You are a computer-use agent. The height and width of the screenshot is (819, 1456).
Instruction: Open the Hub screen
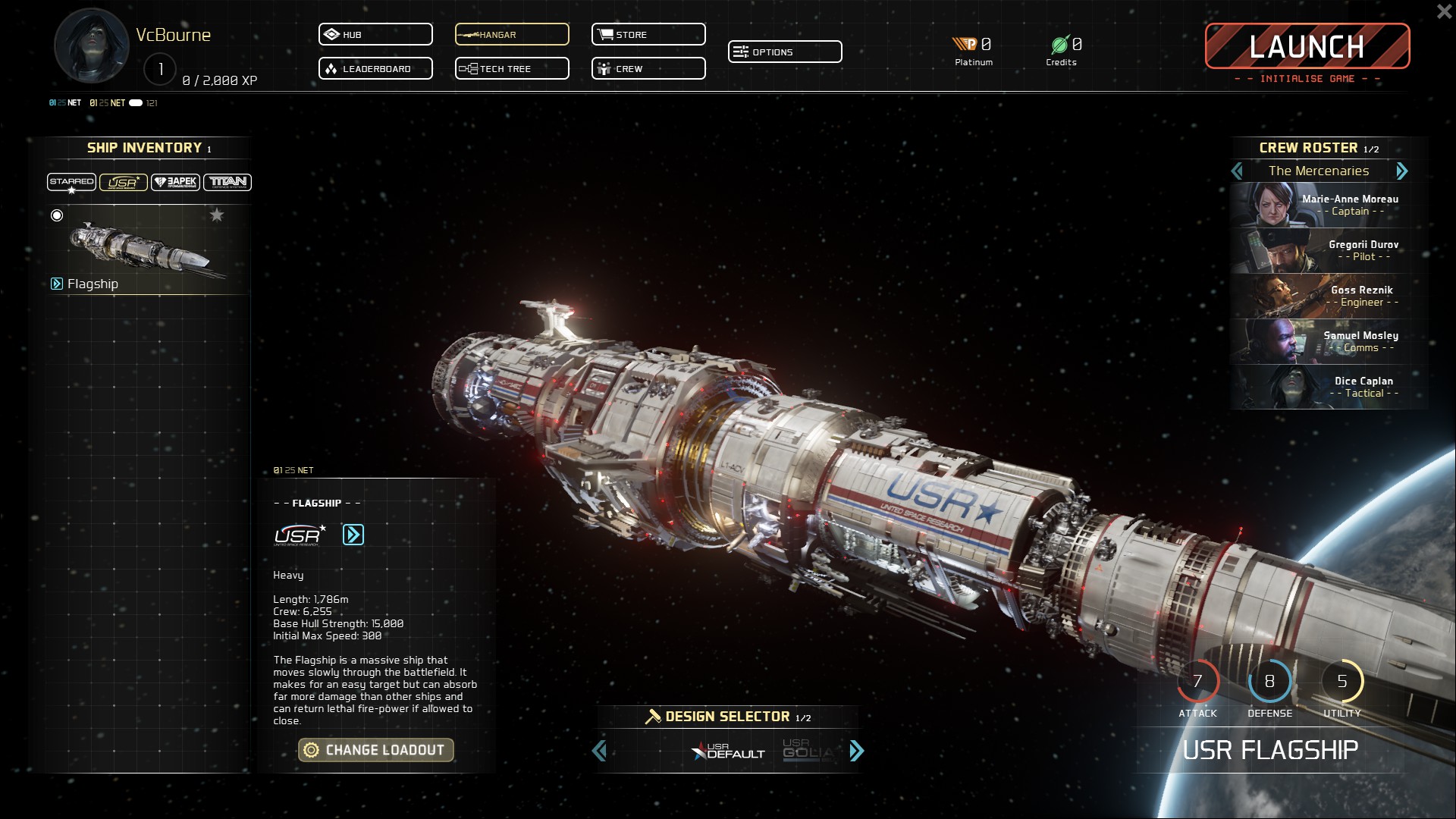(x=375, y=35)
